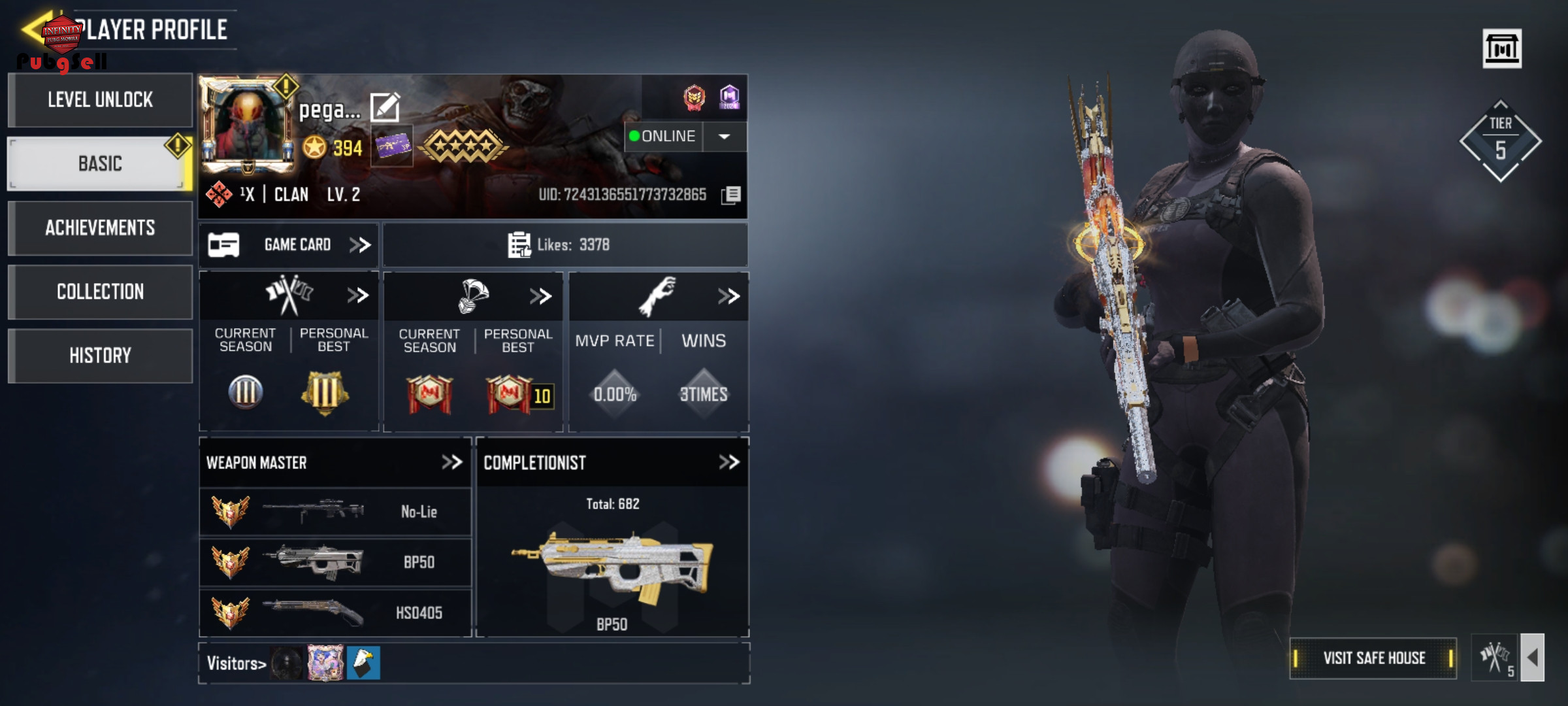Open the Weapon Master list
The width and height of the screenshot is (1568, 706).
(451, 462)
